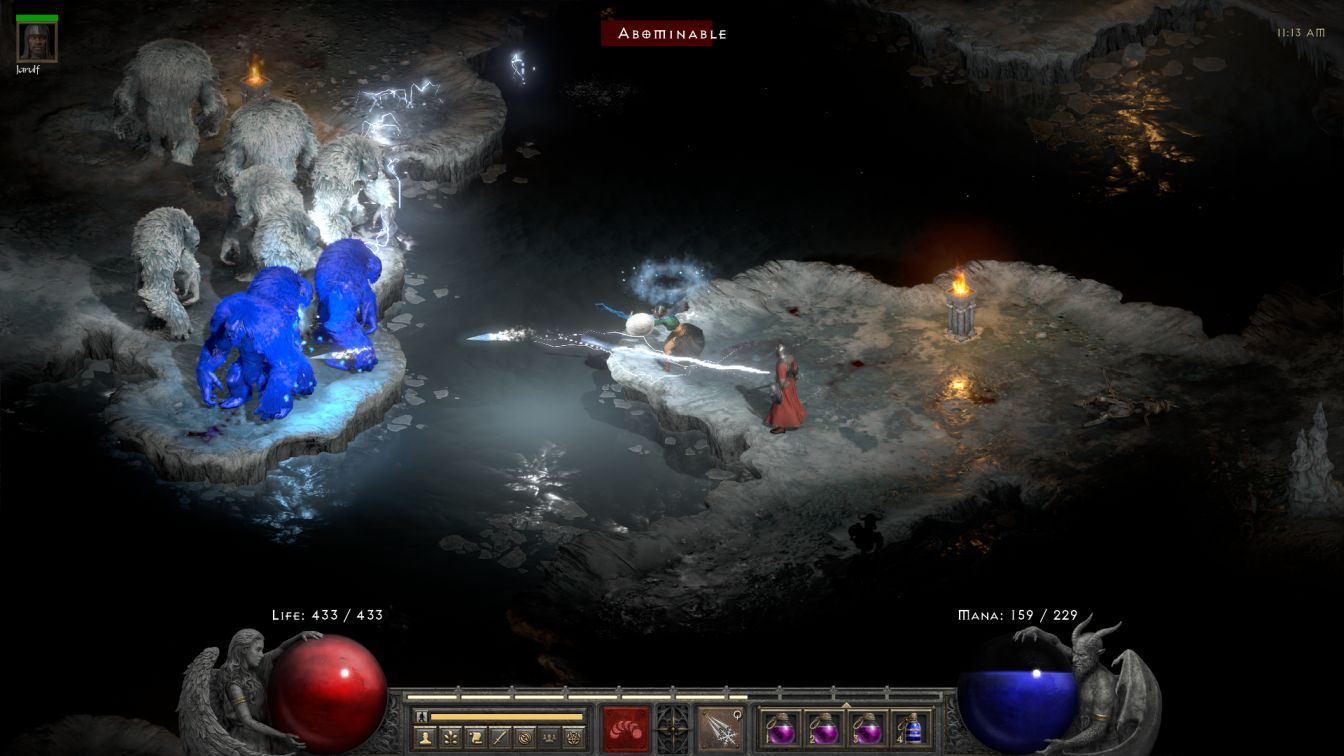Change the ice arrow right-click skill
Image resolution: width=1344 pixels, height=756 pixels.
(719, 728)
